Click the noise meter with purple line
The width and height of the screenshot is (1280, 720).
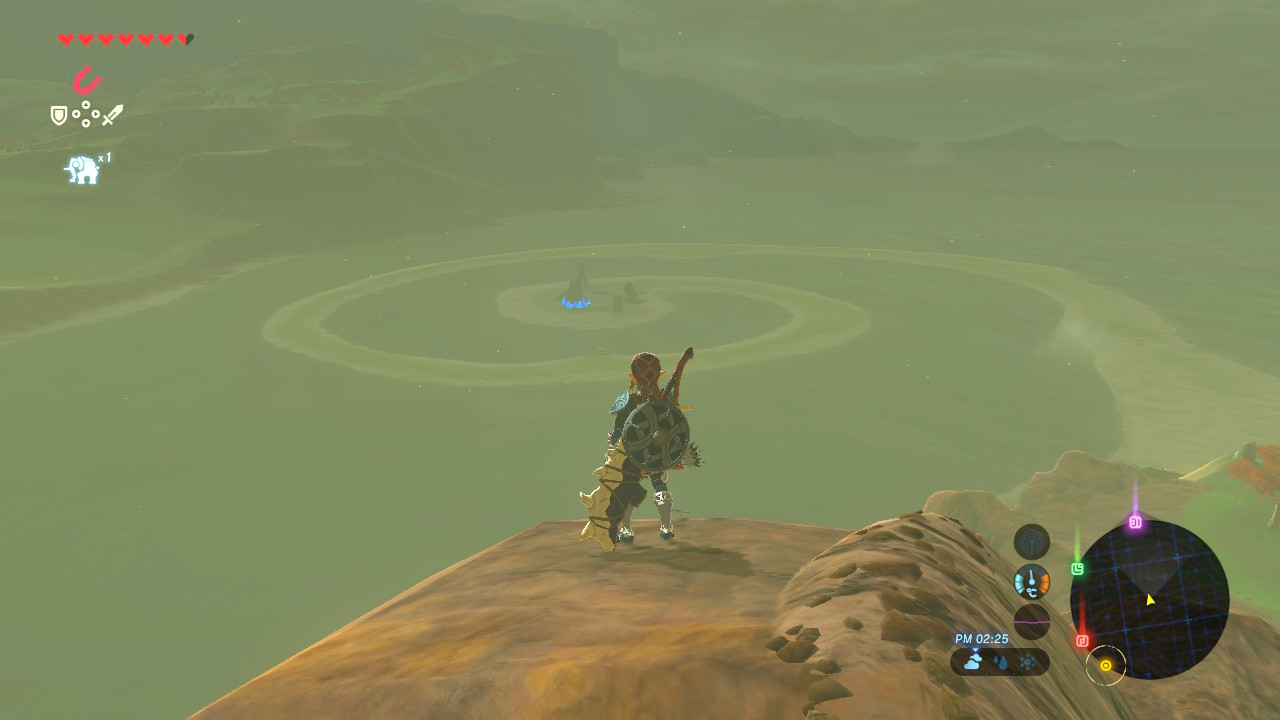tap(1032, 621)
